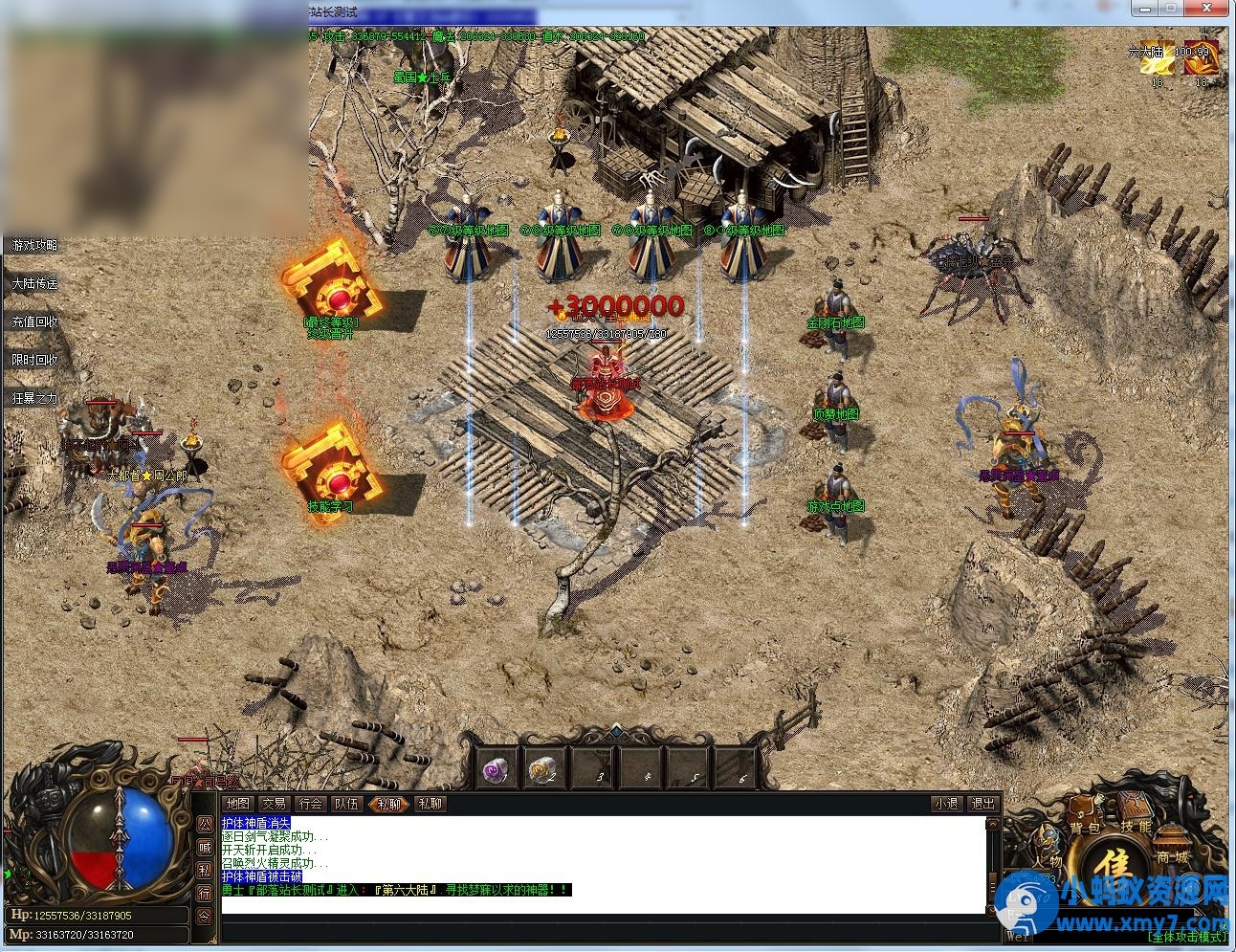Select the 小退 logout-to-character button
The width and height of the screenshot is (1236, 952).
coord(946,804)
